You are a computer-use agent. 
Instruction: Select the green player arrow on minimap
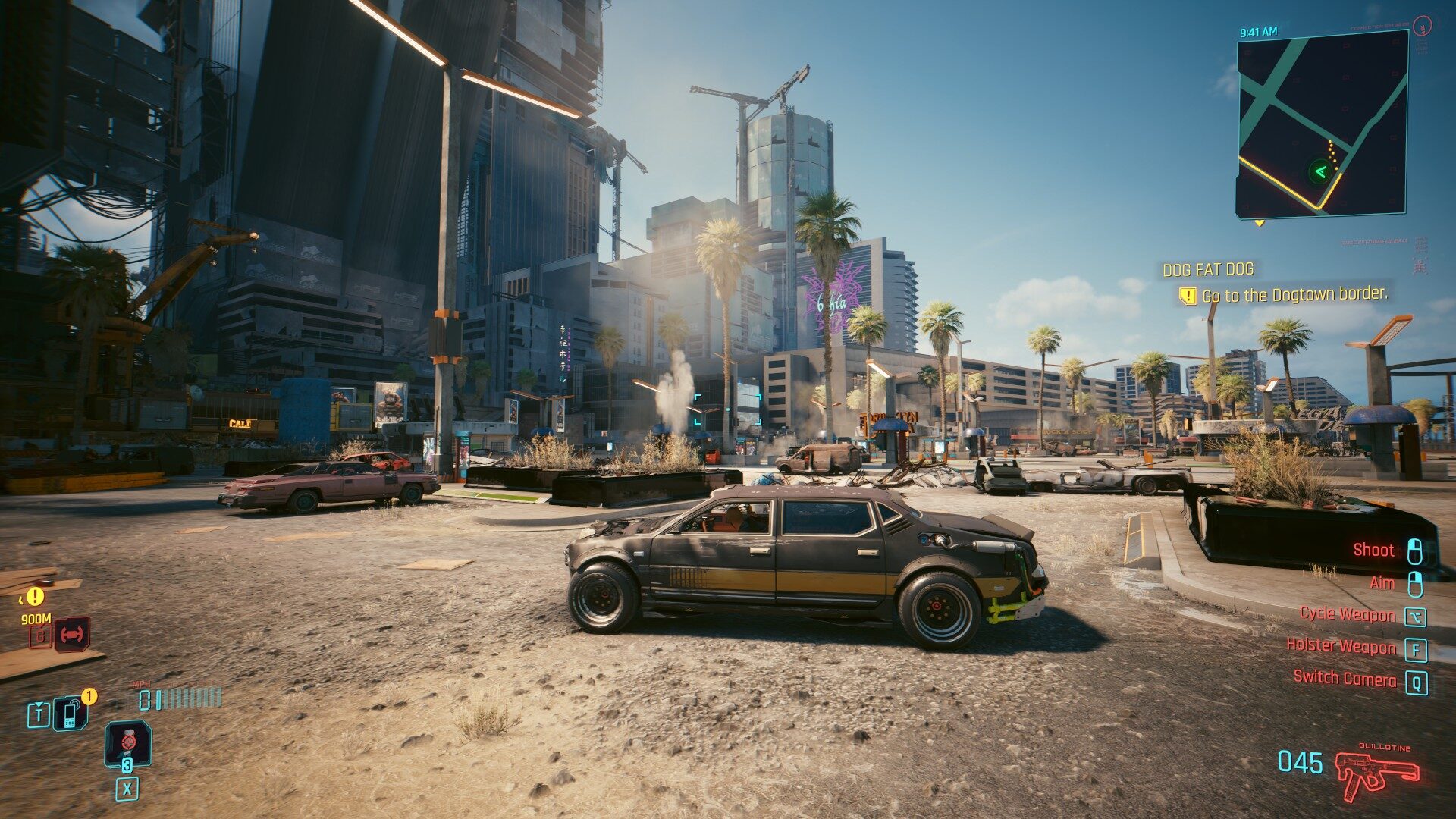1320,171
